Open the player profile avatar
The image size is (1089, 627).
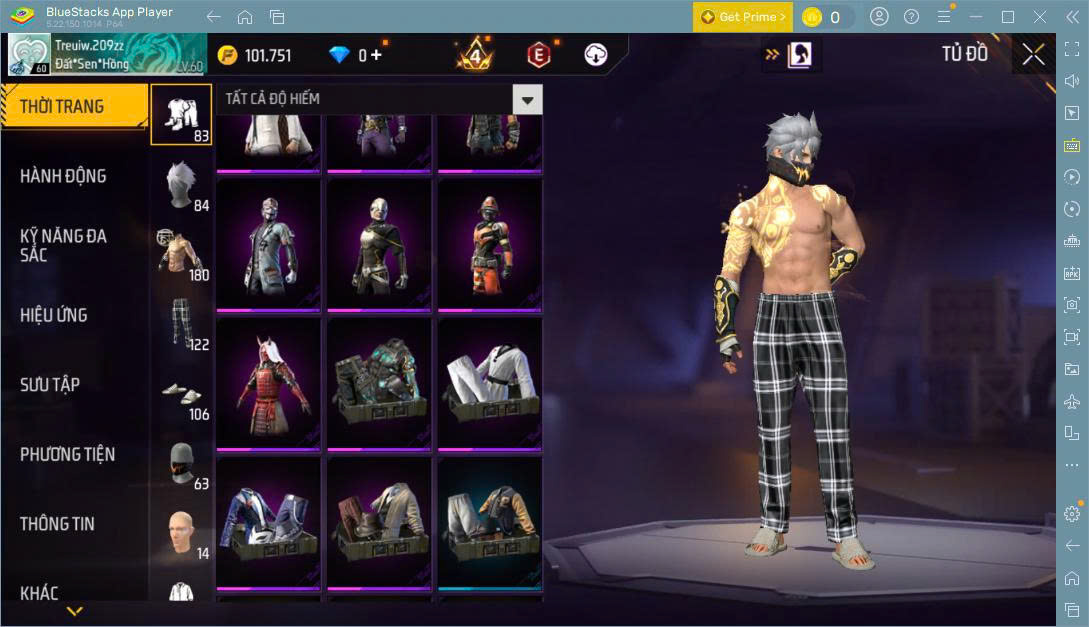point(29,55)
